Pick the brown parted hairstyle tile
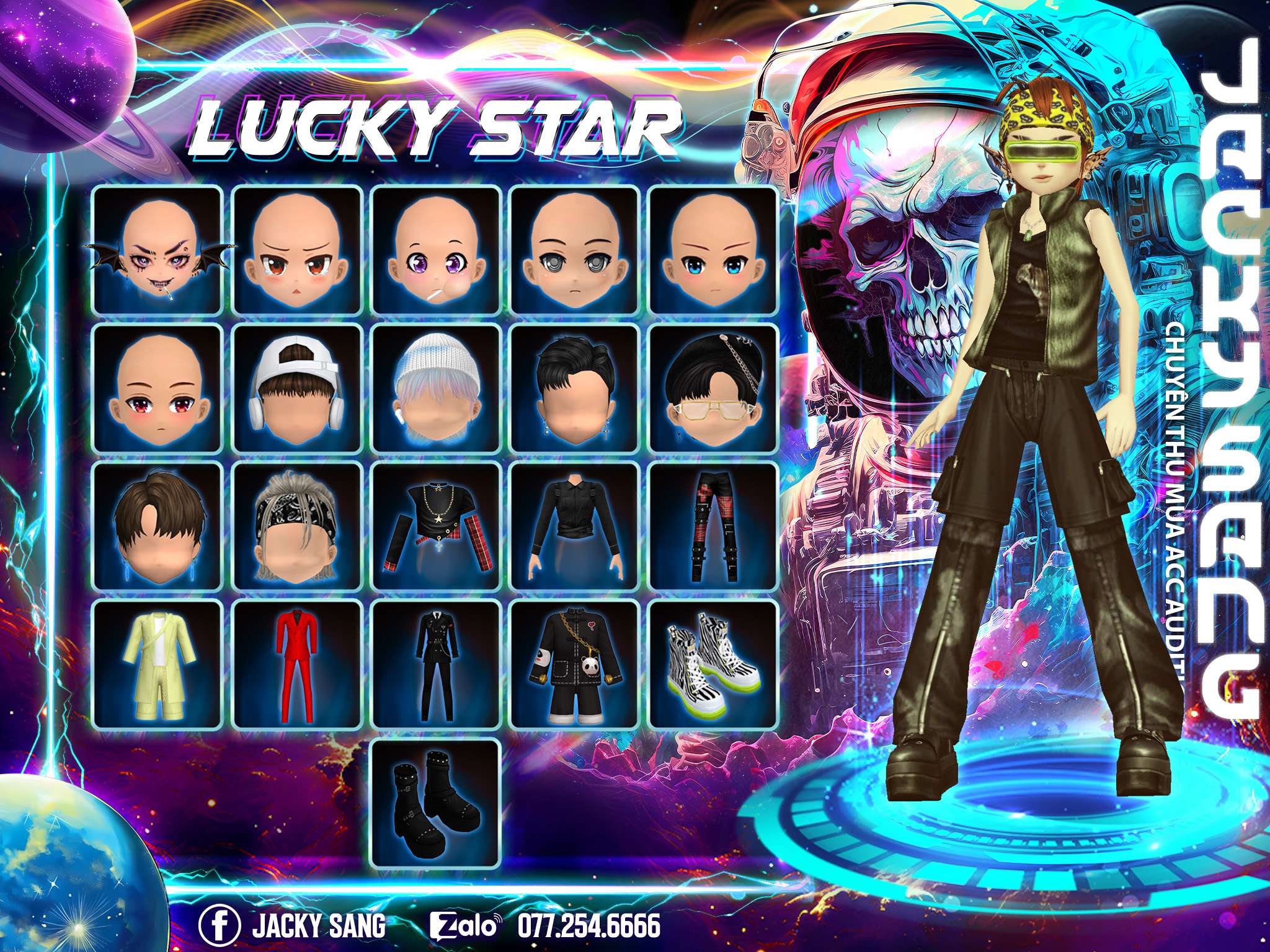1270x952 pixels. coord(157,527)
